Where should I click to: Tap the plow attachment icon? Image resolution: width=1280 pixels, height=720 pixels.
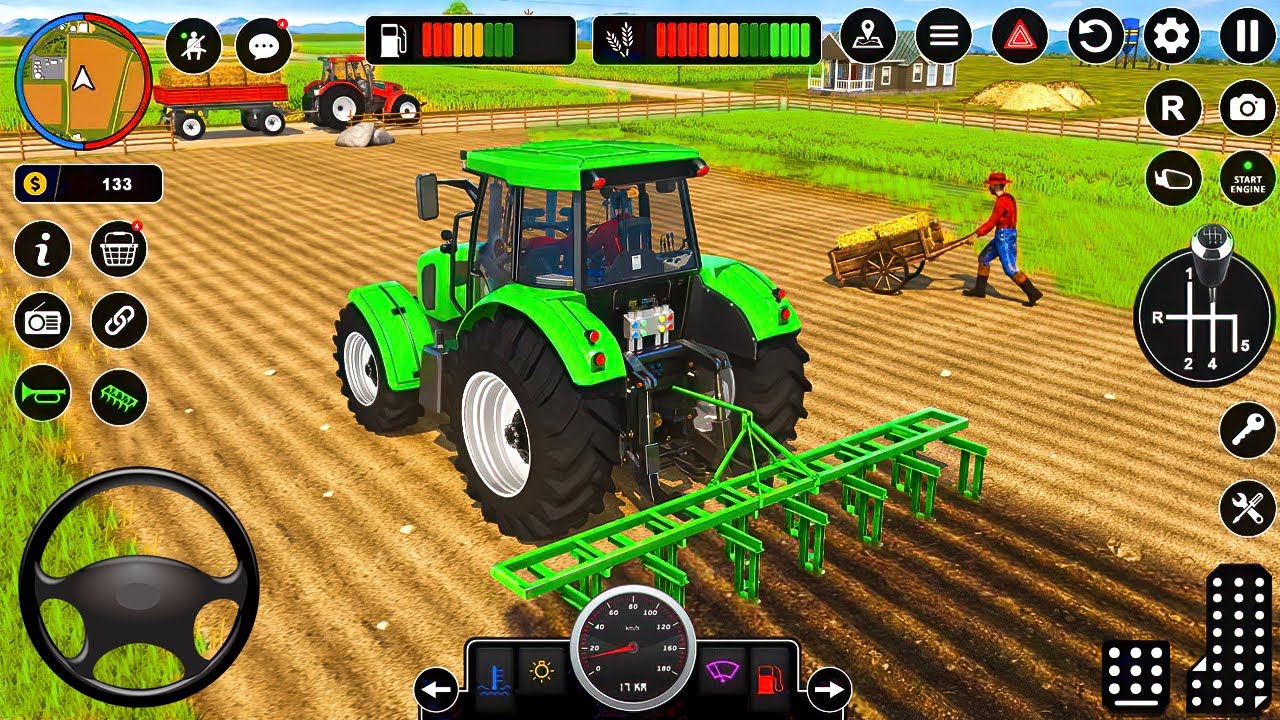(x=120, y=396)
